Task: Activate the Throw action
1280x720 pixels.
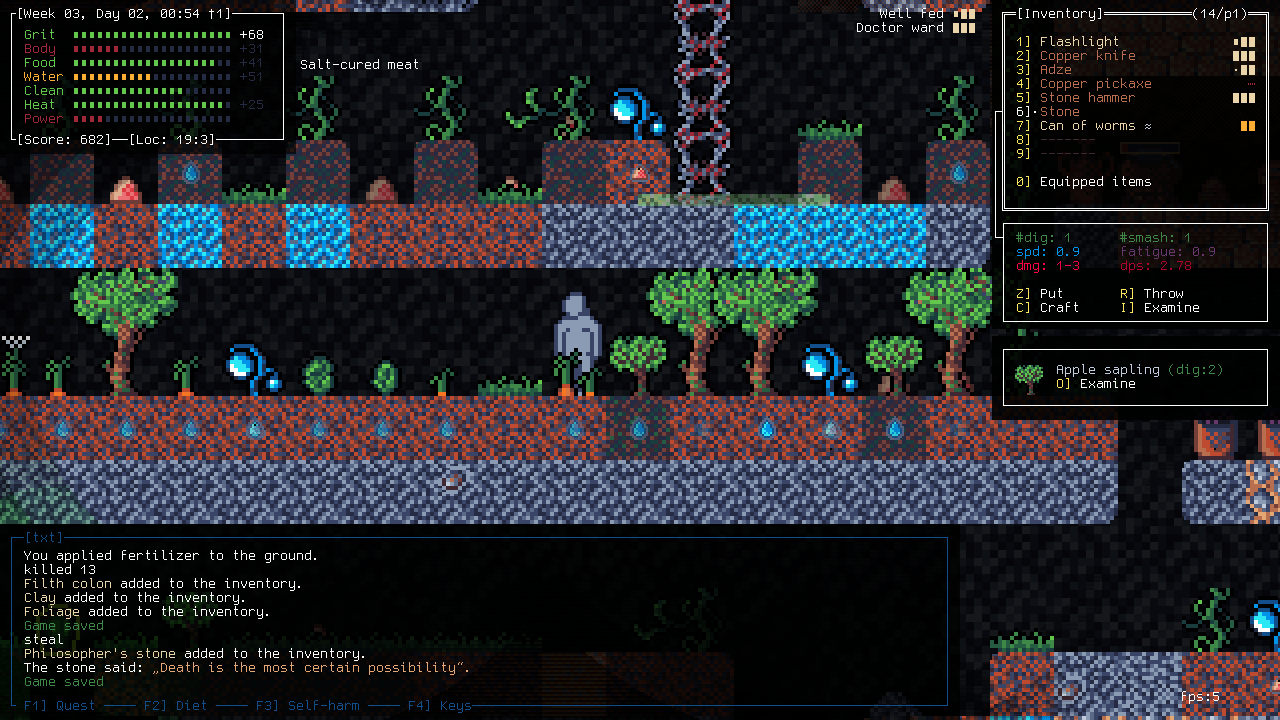Action: 1163,294
